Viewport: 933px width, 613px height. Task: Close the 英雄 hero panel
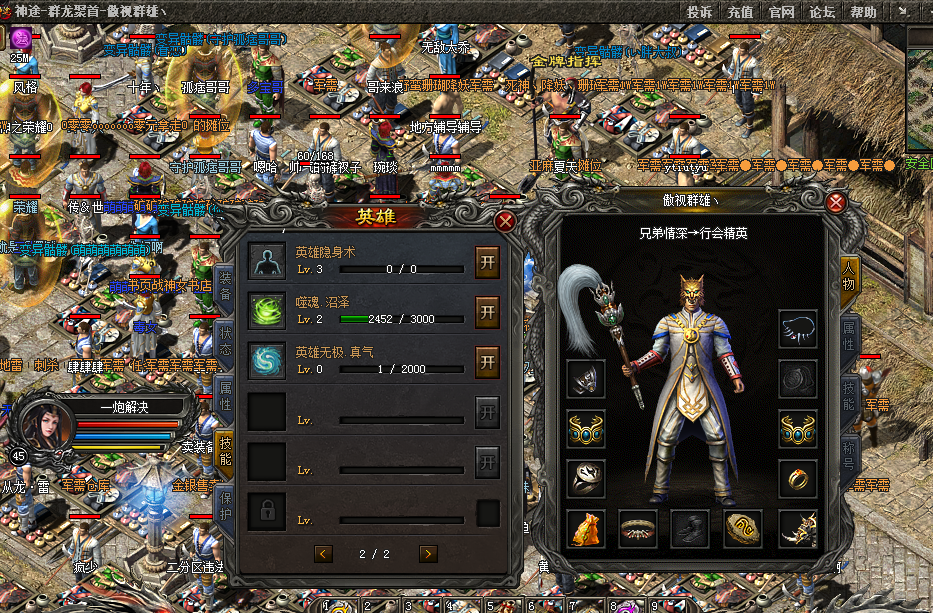[x=507, y=222]
